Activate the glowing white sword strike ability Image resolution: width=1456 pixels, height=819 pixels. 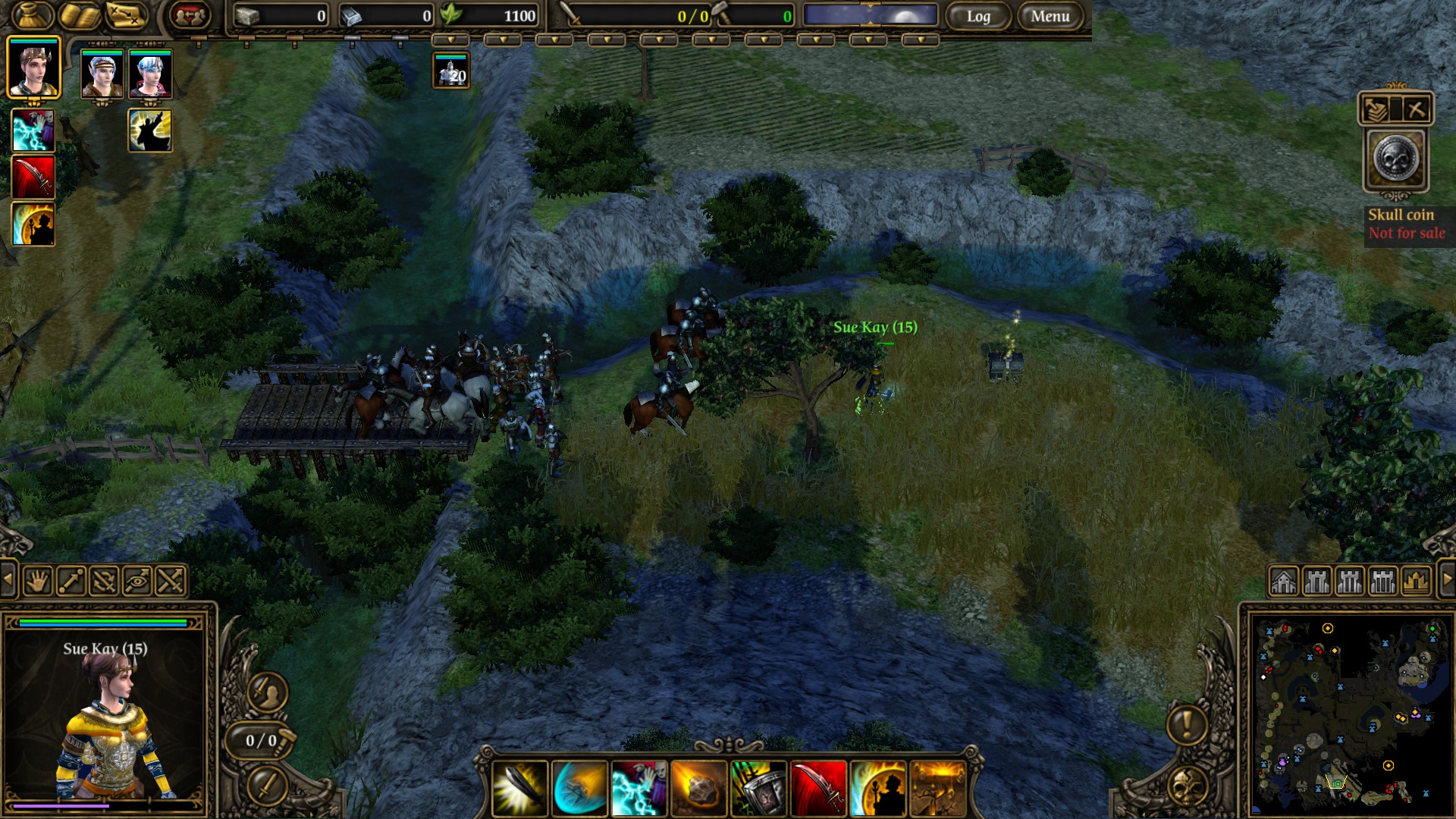520,789
